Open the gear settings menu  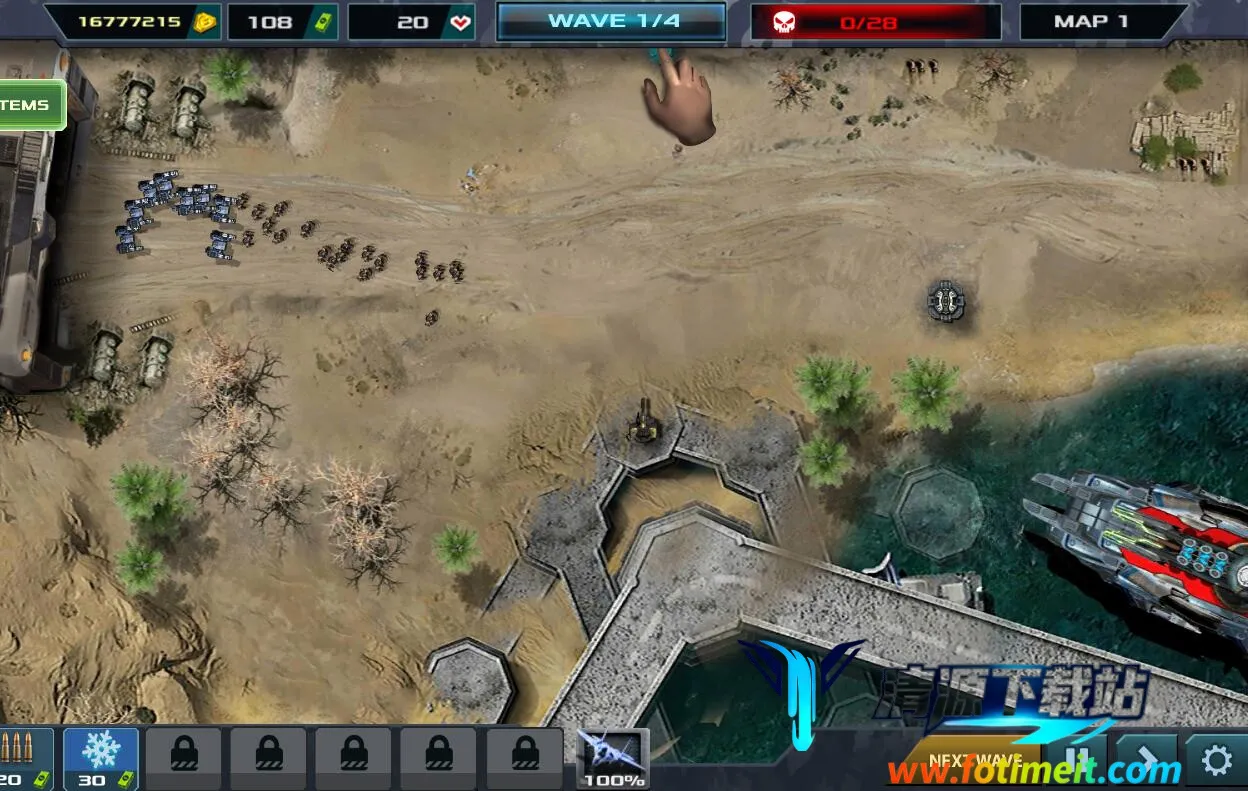(x=1216, y=761)
